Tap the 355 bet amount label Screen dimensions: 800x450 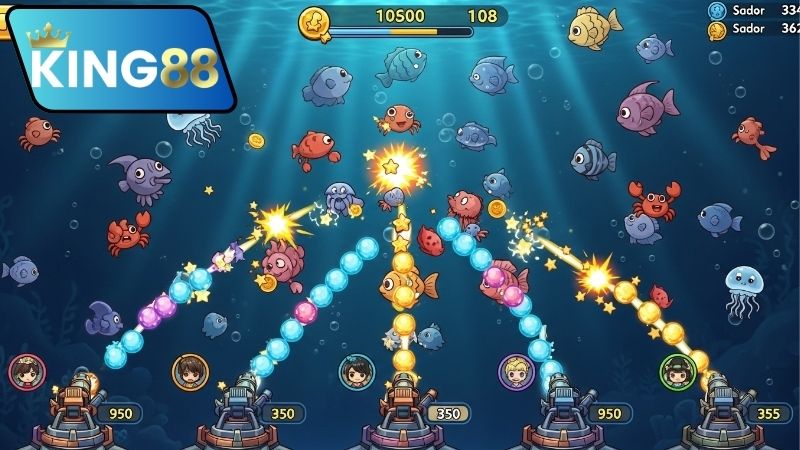[768, 413]
